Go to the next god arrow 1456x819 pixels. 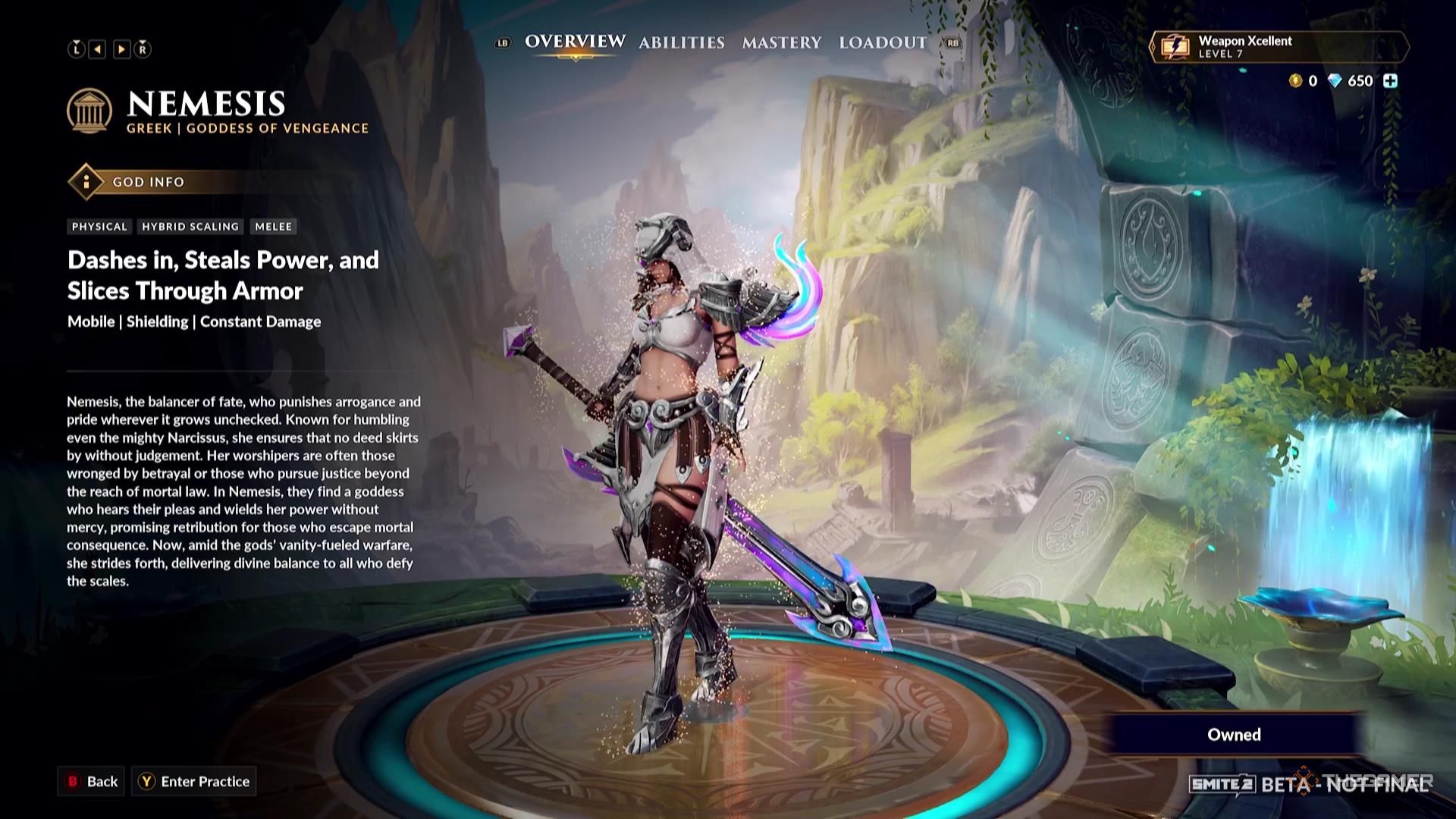pyautogui.click(x=121, y=49)
